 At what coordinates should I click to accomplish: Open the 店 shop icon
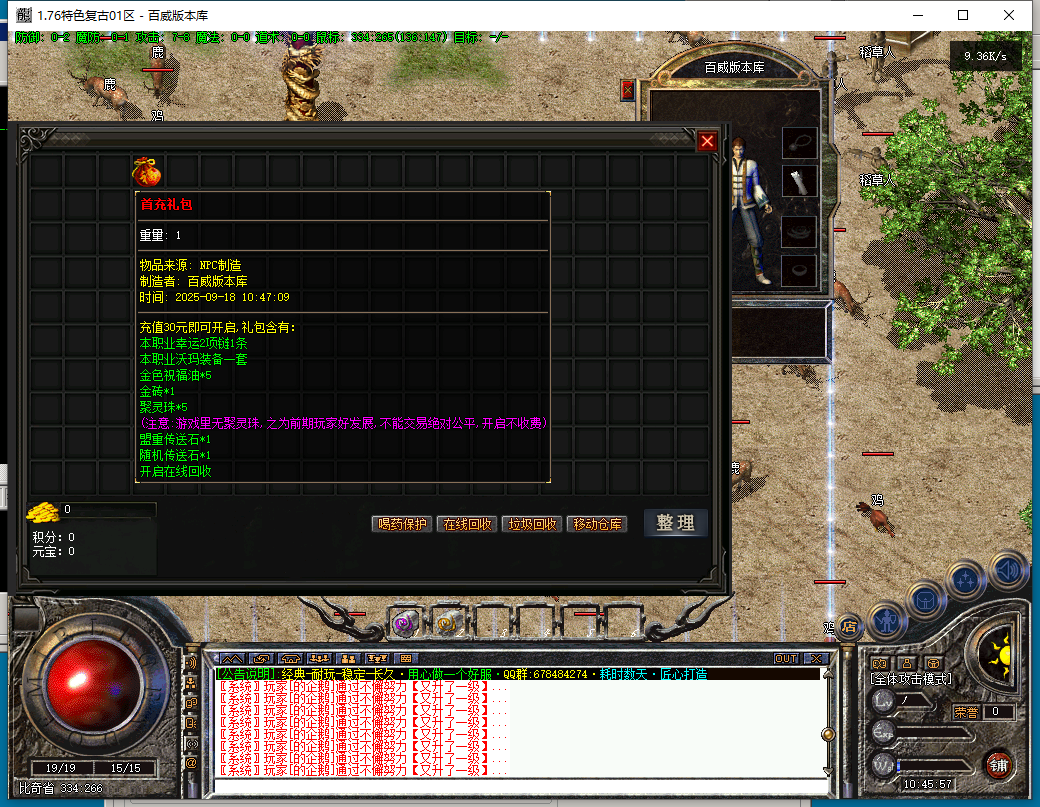[850, 627]
